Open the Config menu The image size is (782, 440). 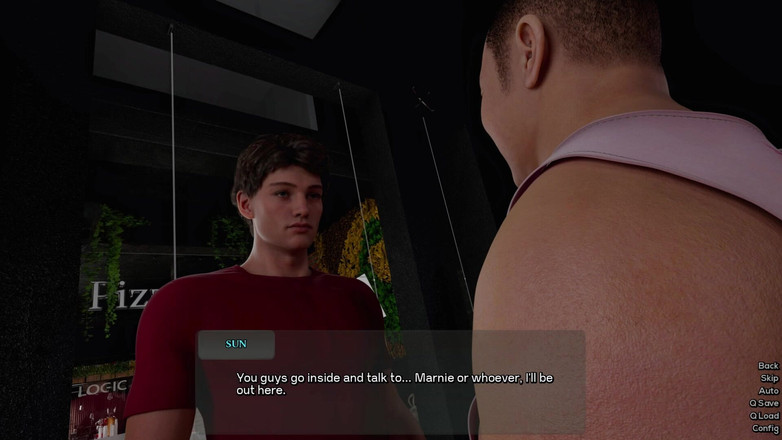[x=765, y=428]
